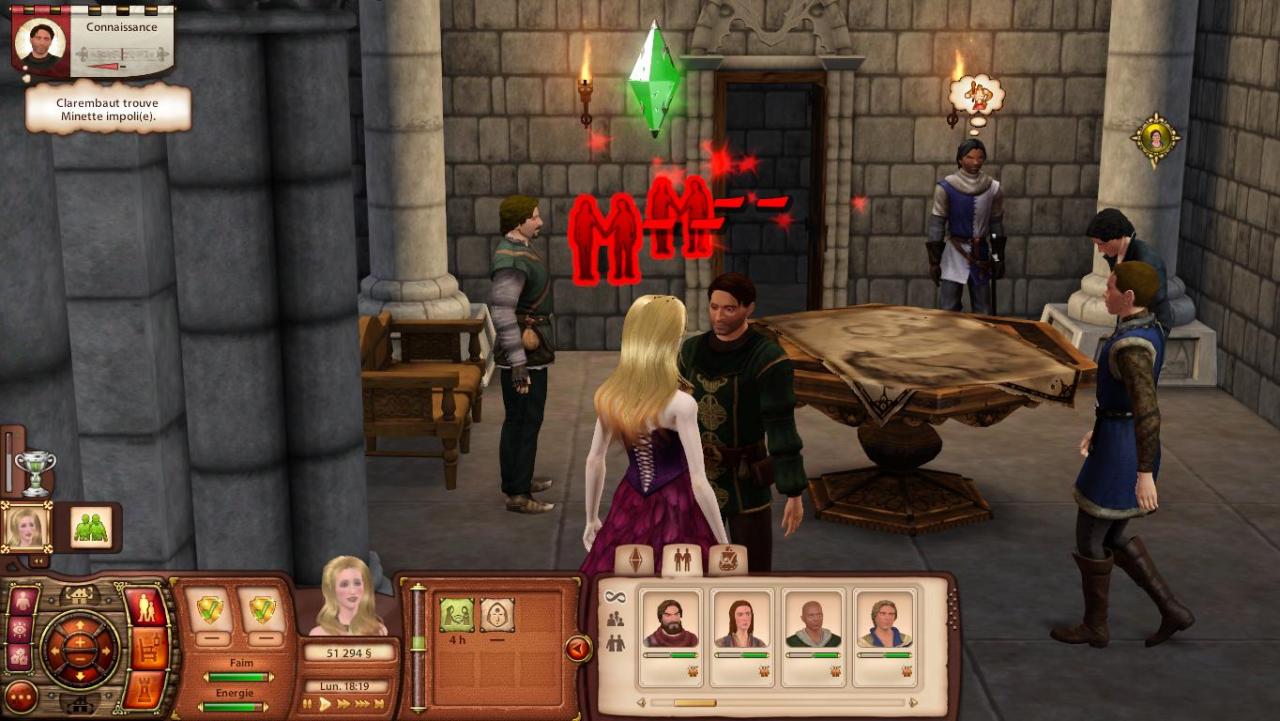Open the furnish mode chair button

click(149, 649)
